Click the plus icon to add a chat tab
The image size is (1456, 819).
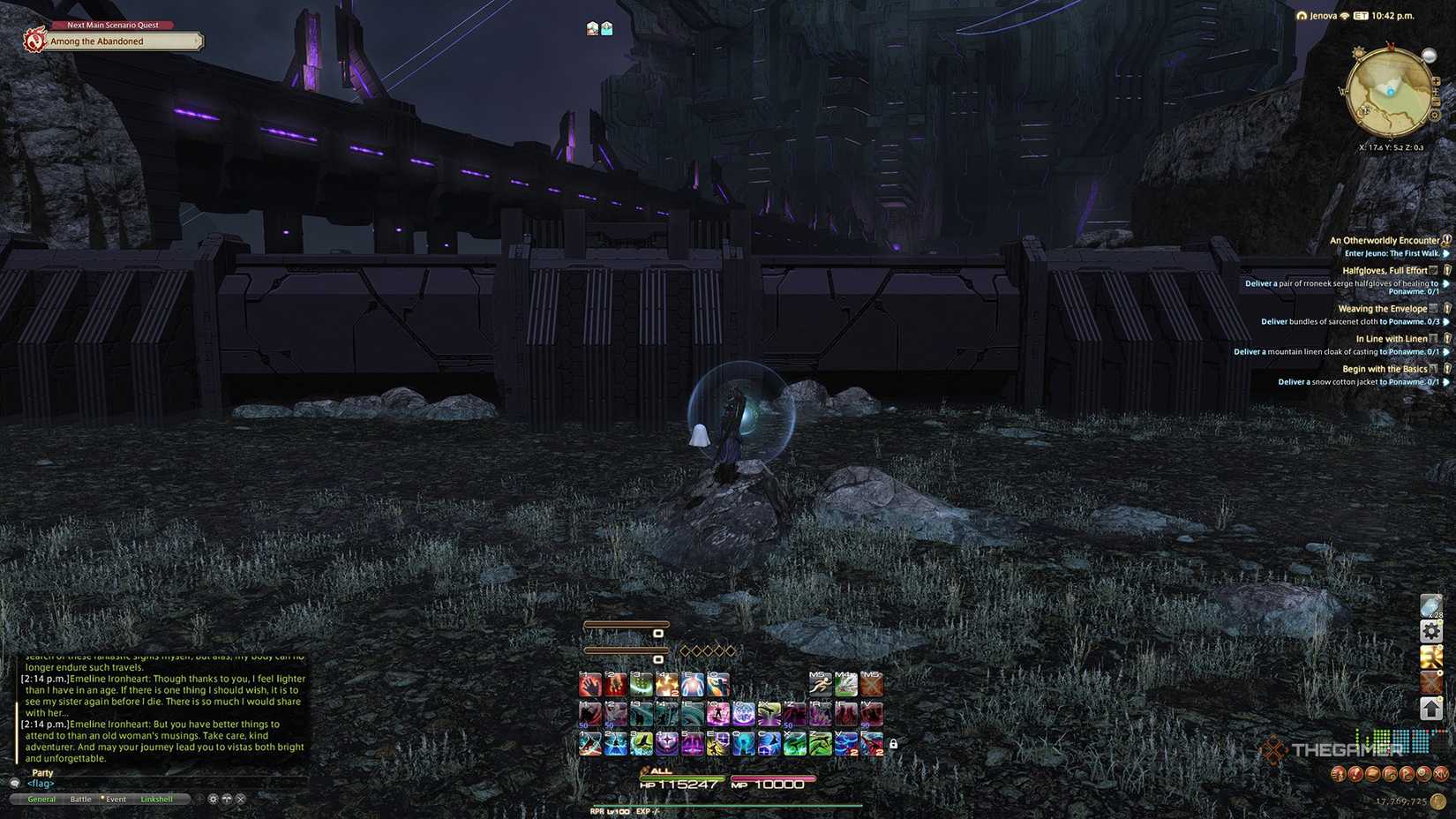point(199,799)
